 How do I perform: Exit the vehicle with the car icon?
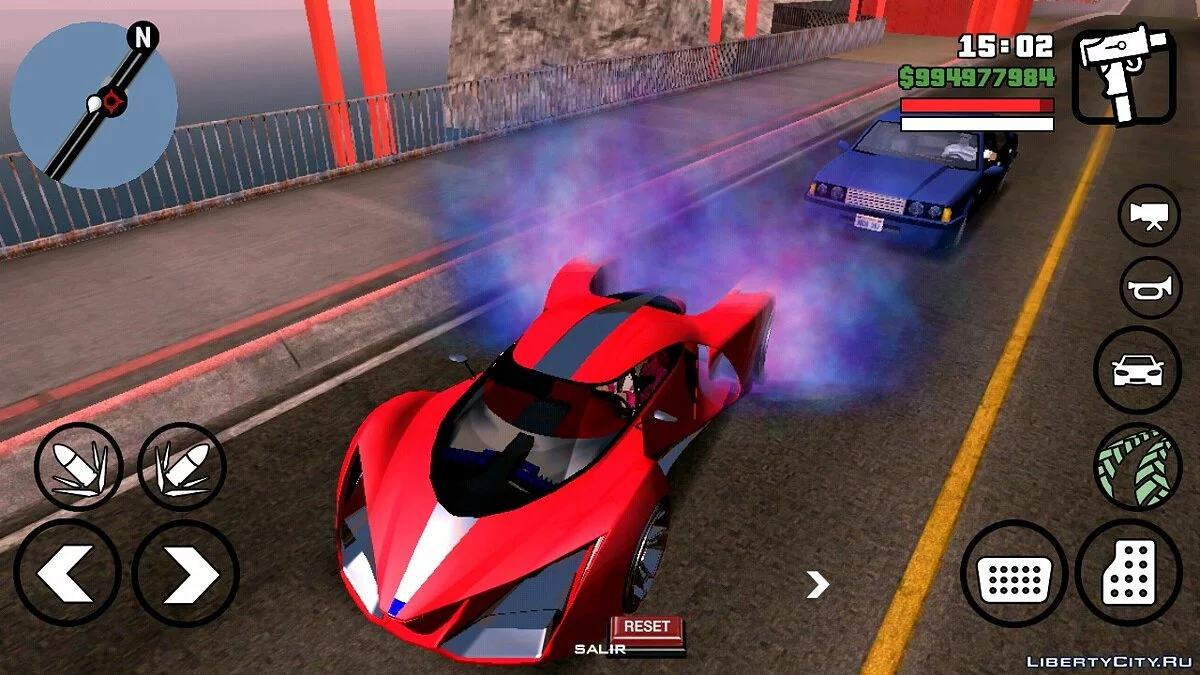(1138, 369)
